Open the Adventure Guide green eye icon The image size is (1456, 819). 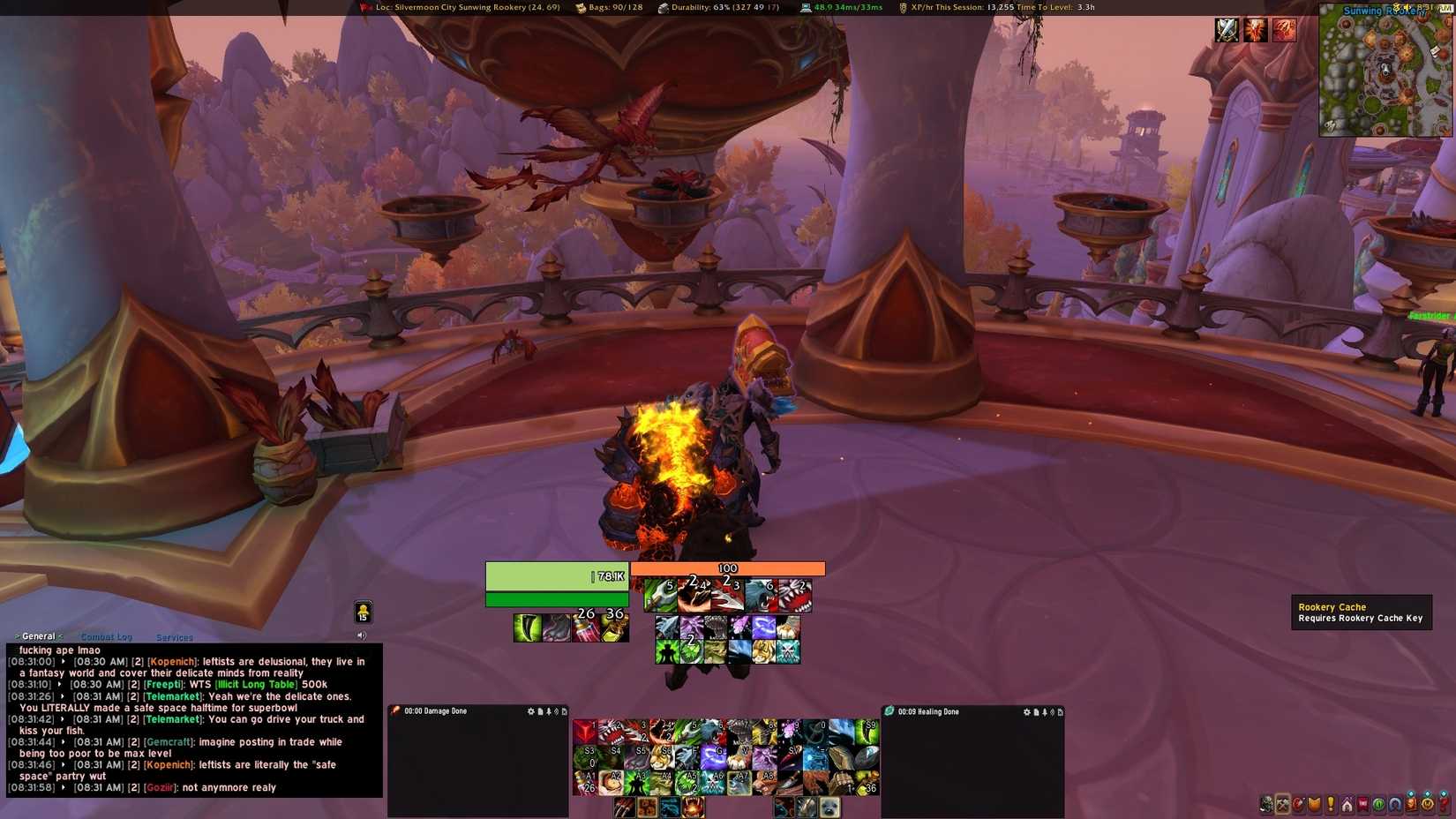pyautogui.click(x=1377, y=803)
